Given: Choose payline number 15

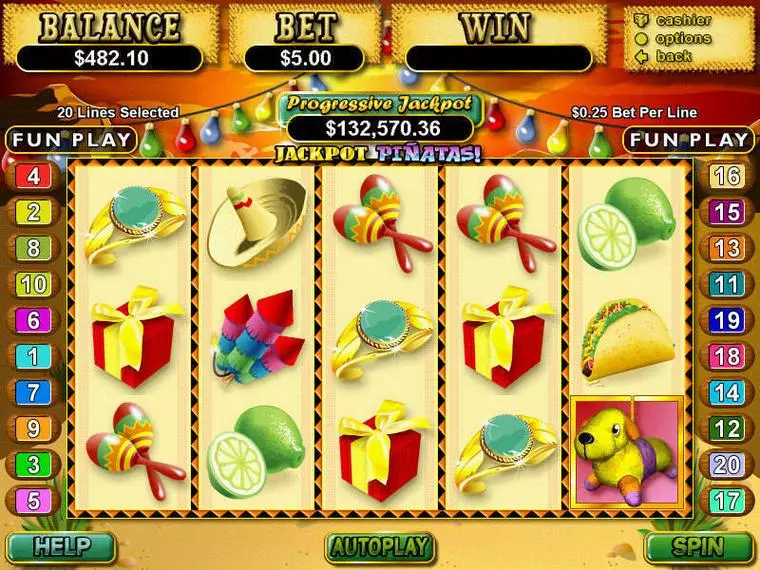Looking at the screenshot, I should (727, 213).
